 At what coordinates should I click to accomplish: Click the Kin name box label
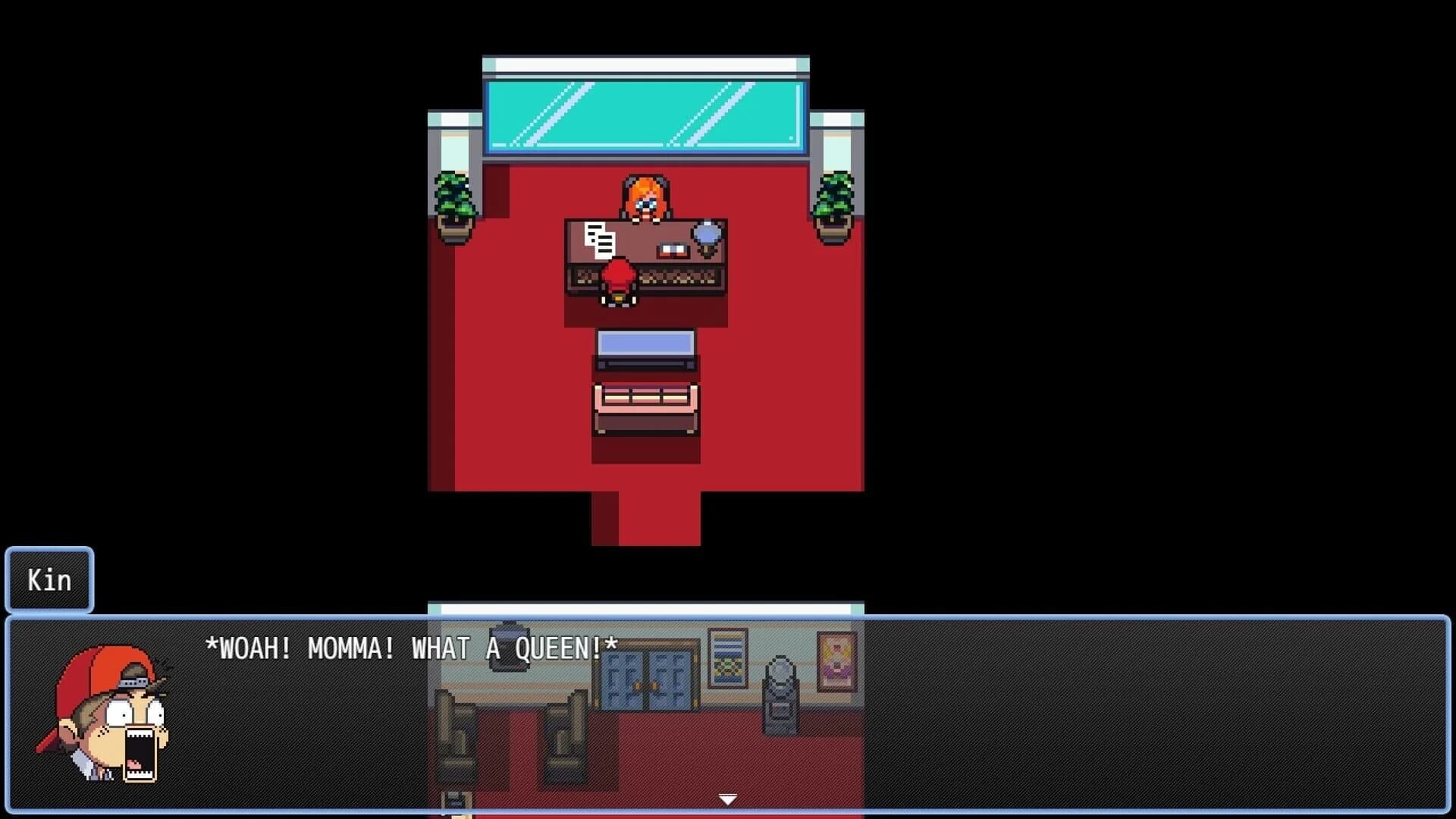pos(49,580)
